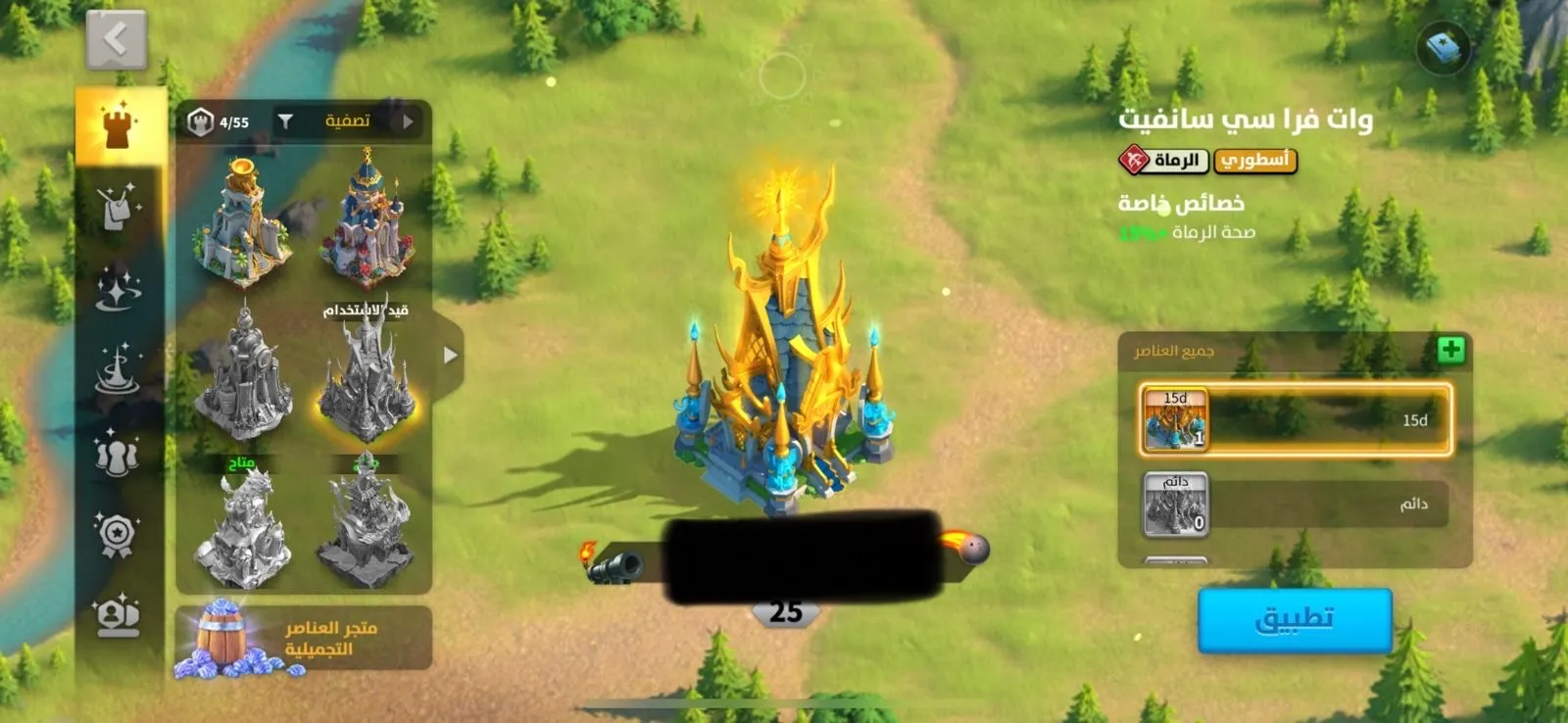Click the green plus button to add items

point(1450,350)
